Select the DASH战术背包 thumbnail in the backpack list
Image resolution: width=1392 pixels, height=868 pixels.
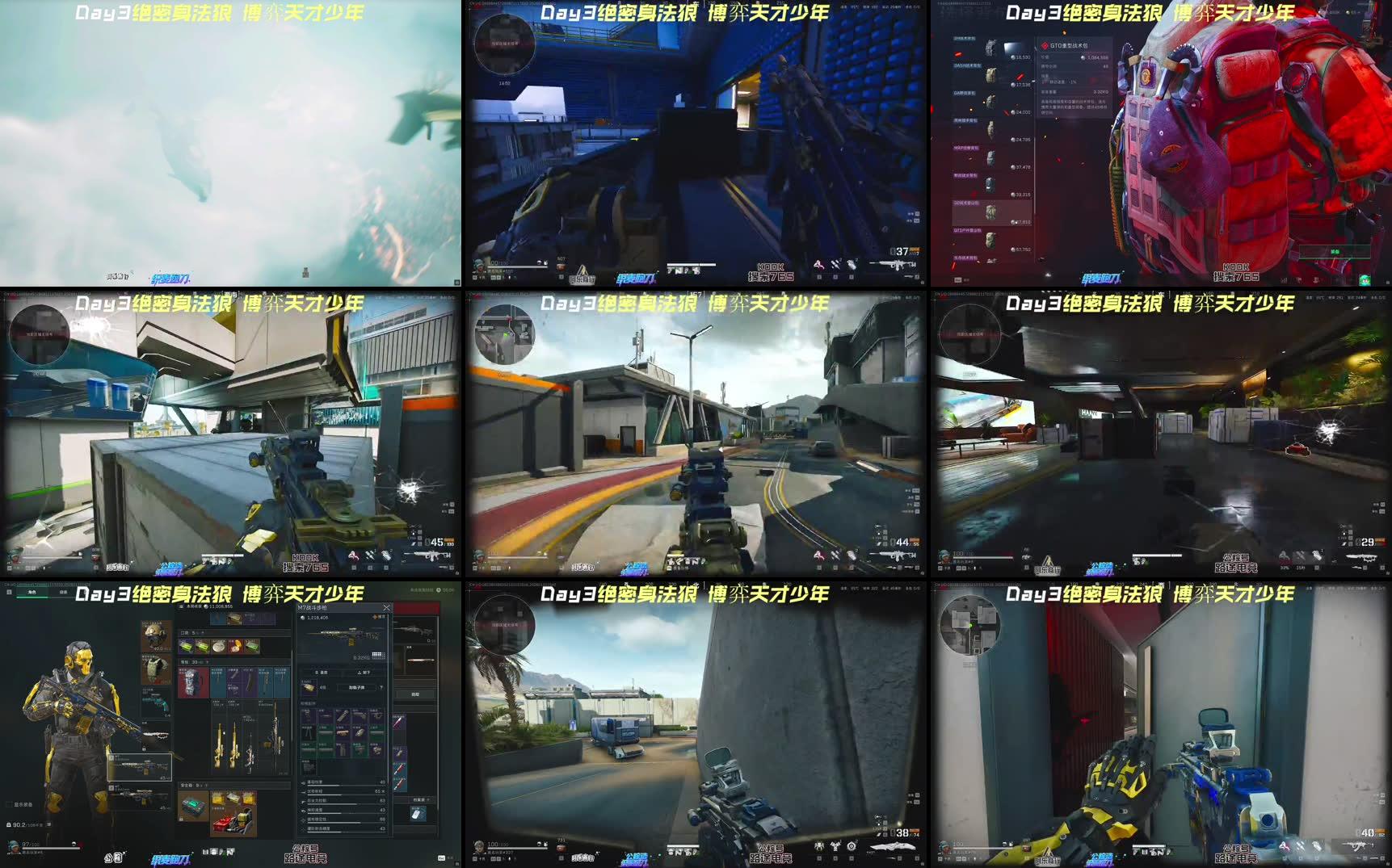click(992, 77)
